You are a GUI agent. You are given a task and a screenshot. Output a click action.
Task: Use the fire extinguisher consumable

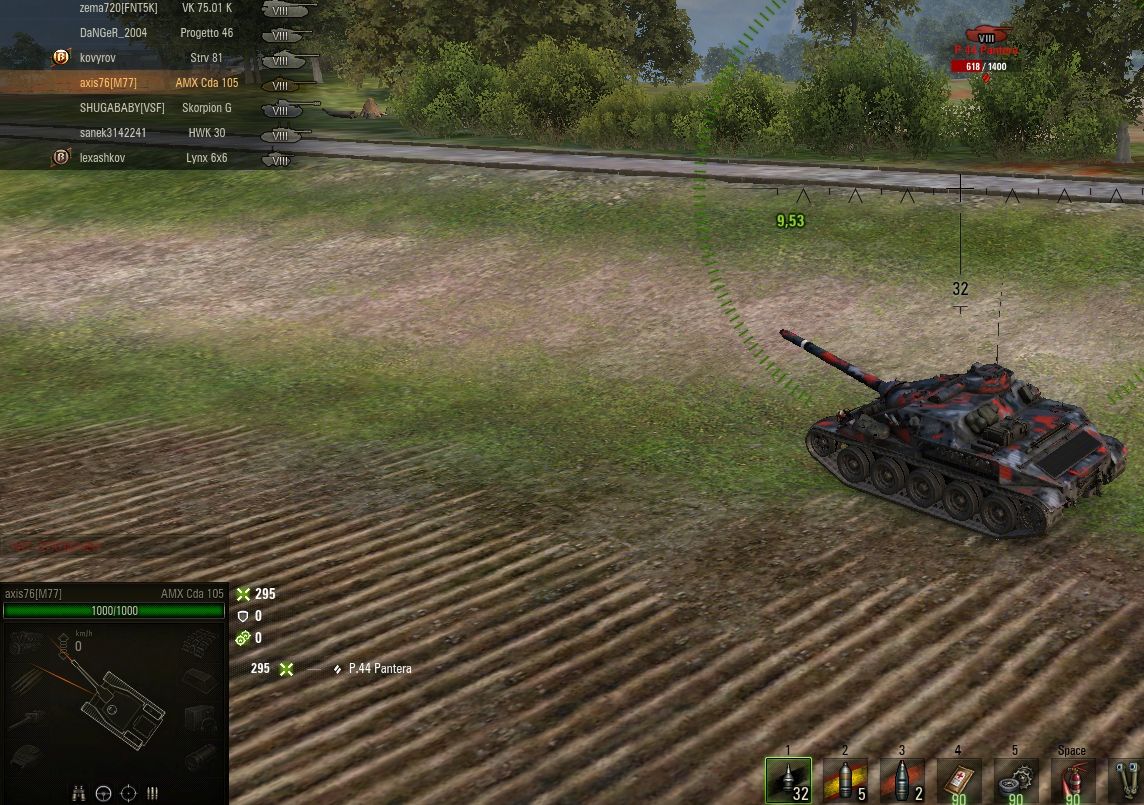click(x=1071, y=779)
